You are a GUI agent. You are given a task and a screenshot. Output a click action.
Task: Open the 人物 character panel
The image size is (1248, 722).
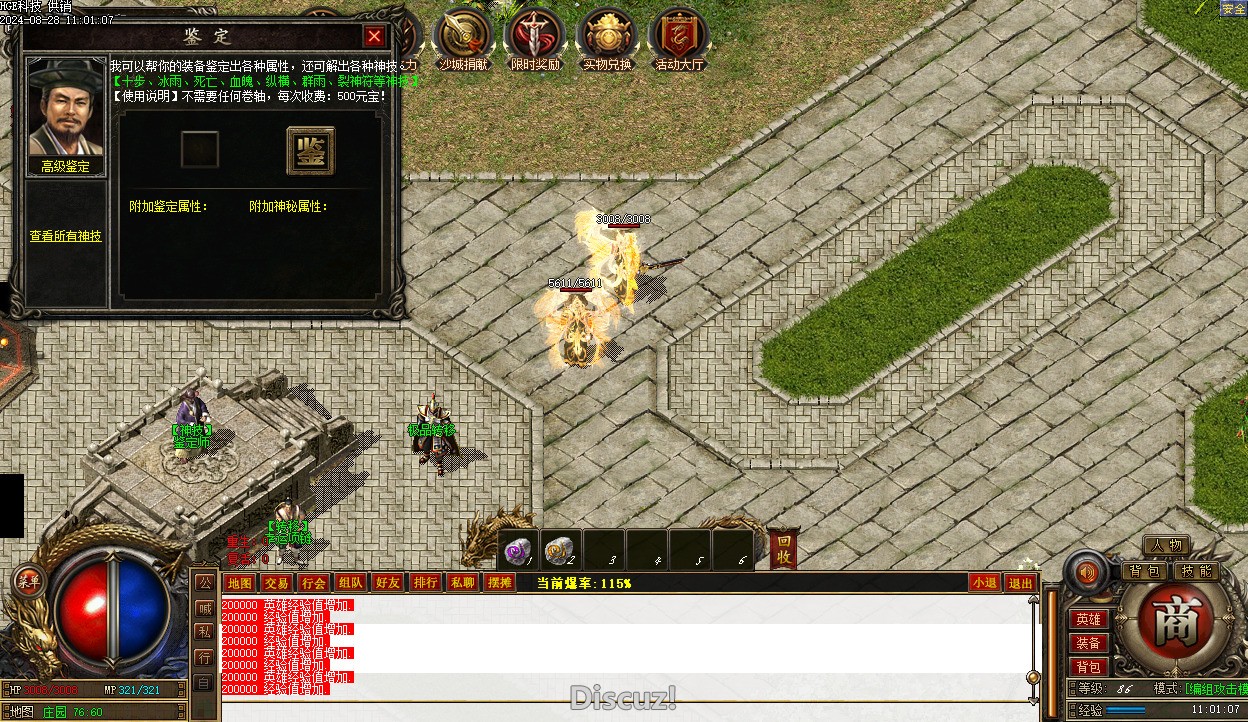[x=1166, y=546]
